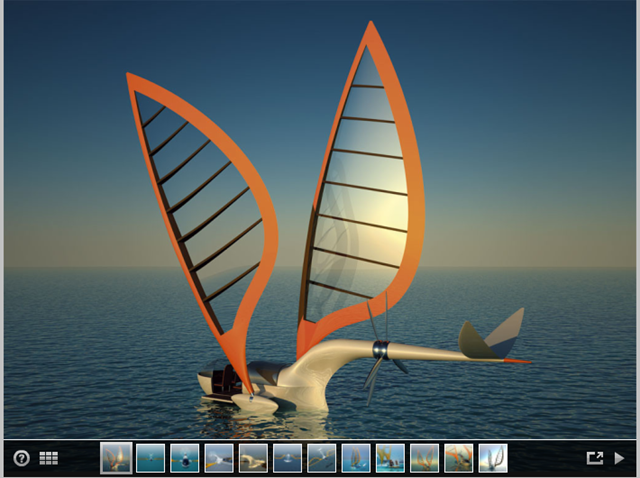This screenshot has width=640, height=478.
Task: Select the head-on view craft thumbnail
Action: coord(185,458)
